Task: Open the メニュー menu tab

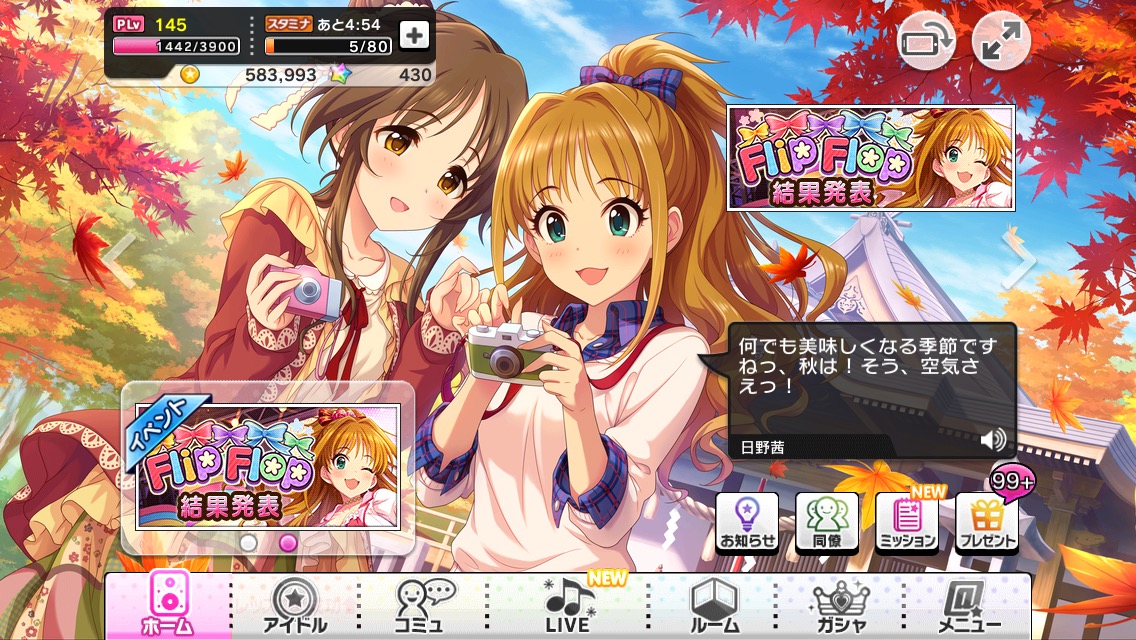Action: 968,606
